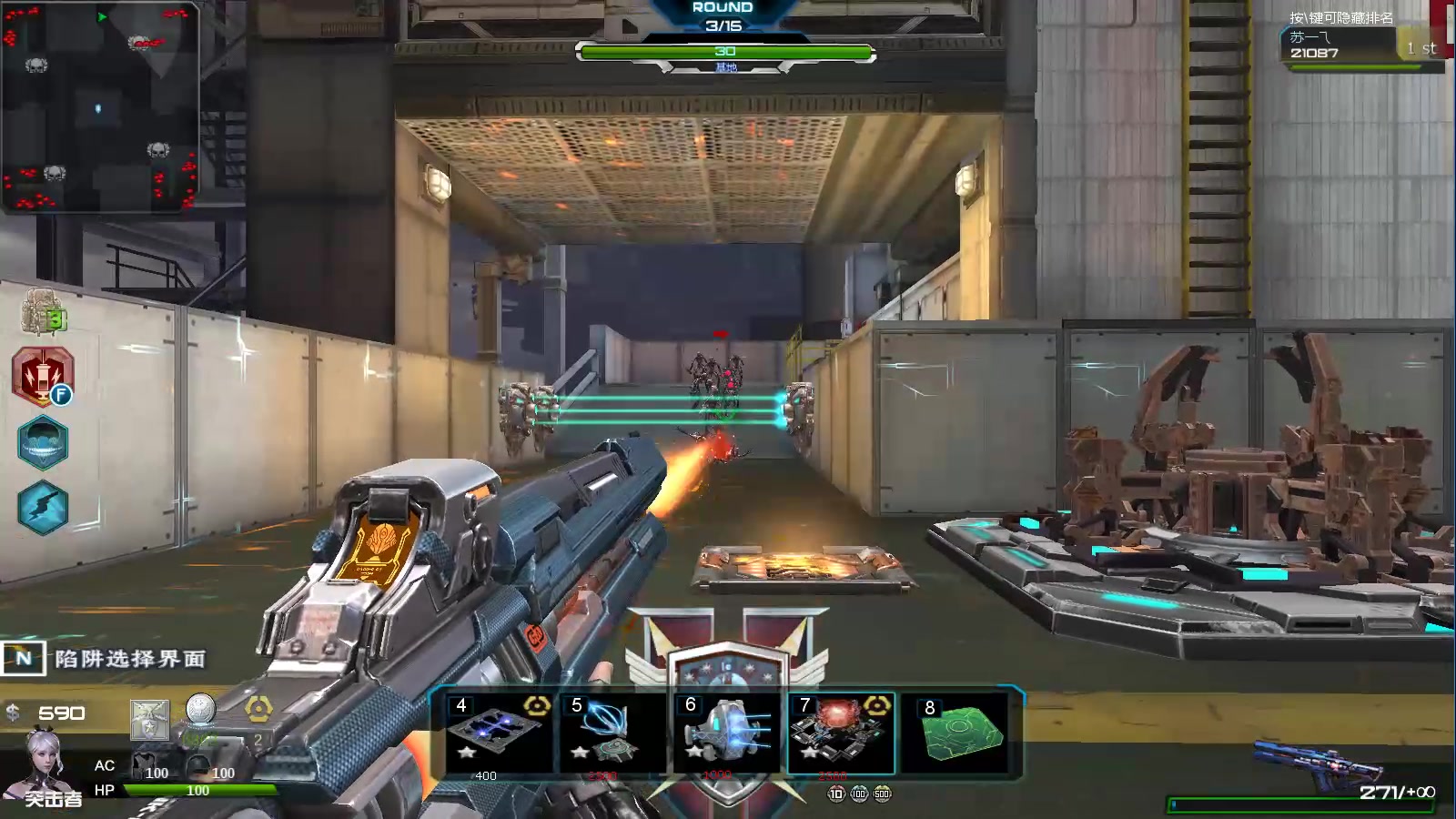The image size is (1456, 819).
Task: Pick trap slot 7 red explosion trap
Action: (x=840, y=733)
